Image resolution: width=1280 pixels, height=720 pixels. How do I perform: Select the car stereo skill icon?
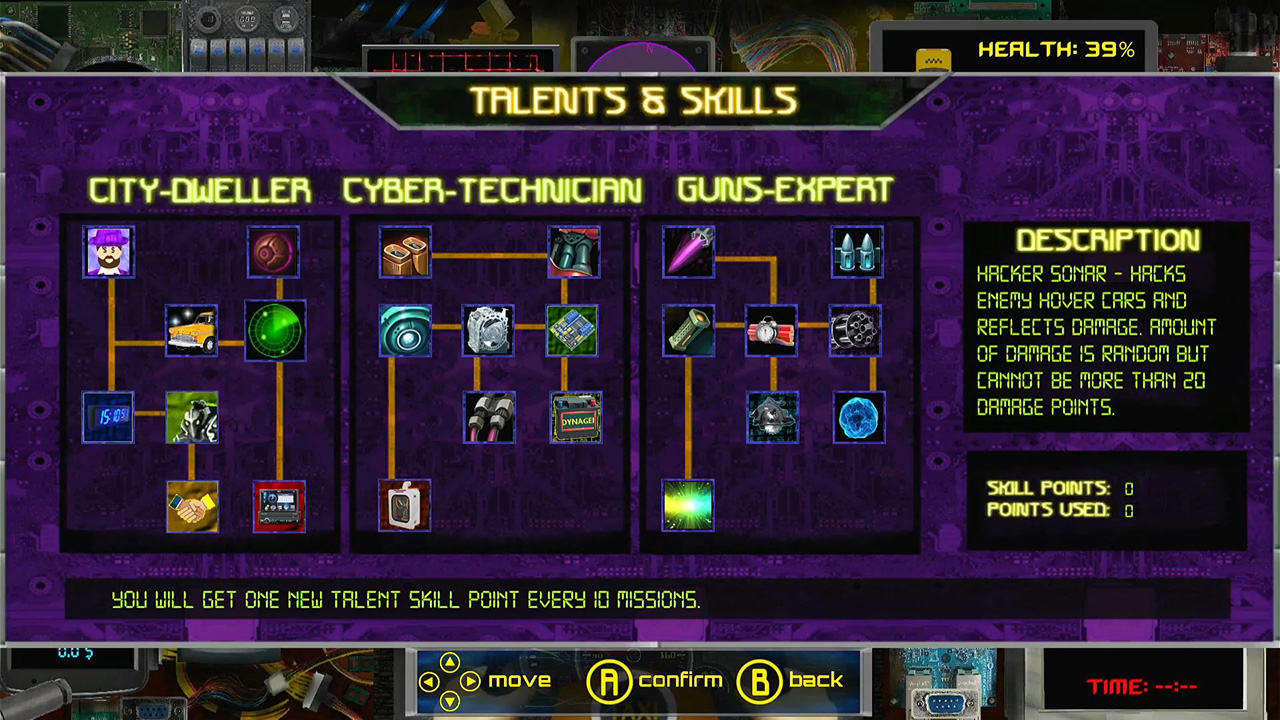(278, 505)
